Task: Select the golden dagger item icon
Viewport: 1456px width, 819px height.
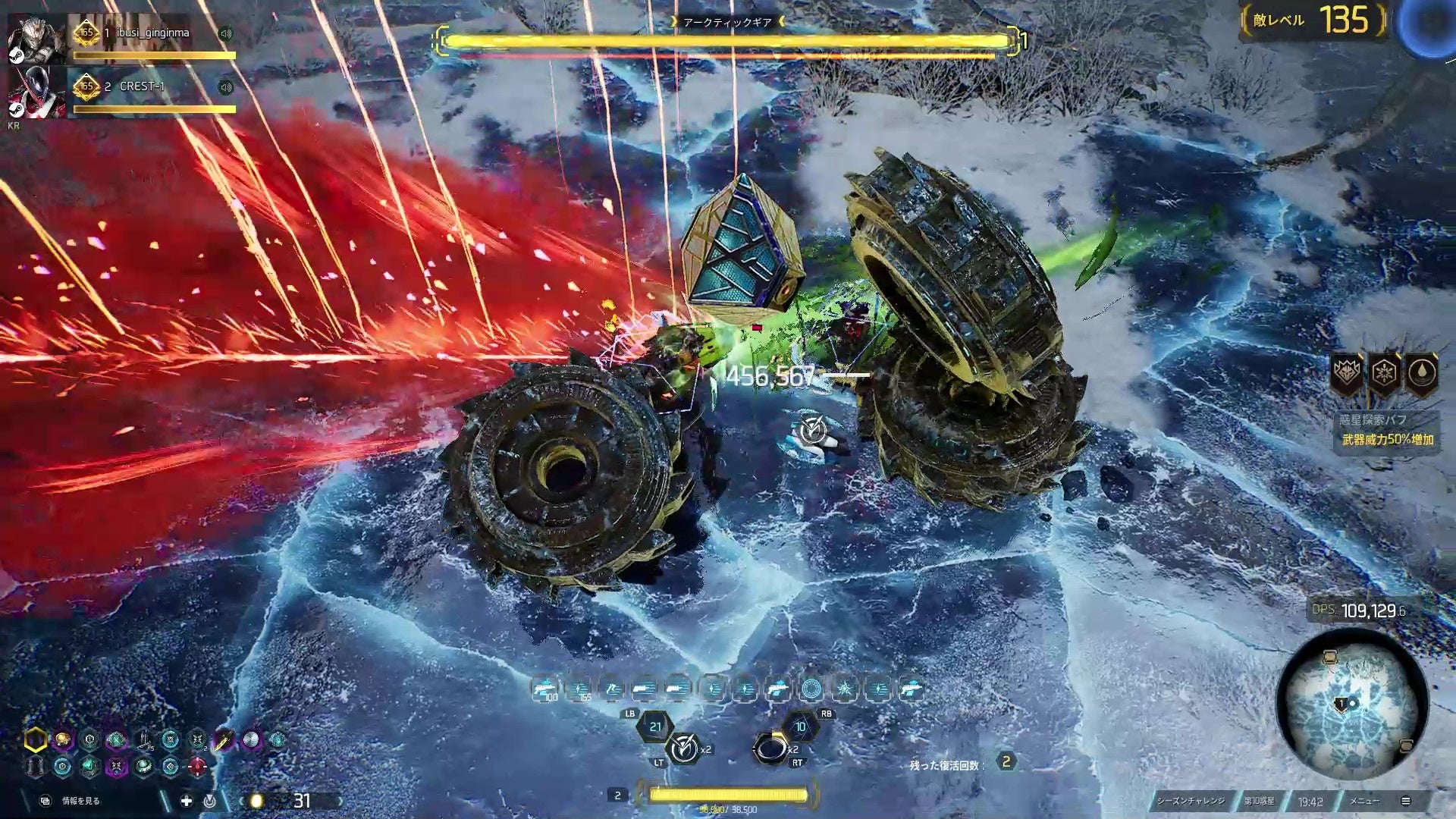Action: tap(224, 739)
